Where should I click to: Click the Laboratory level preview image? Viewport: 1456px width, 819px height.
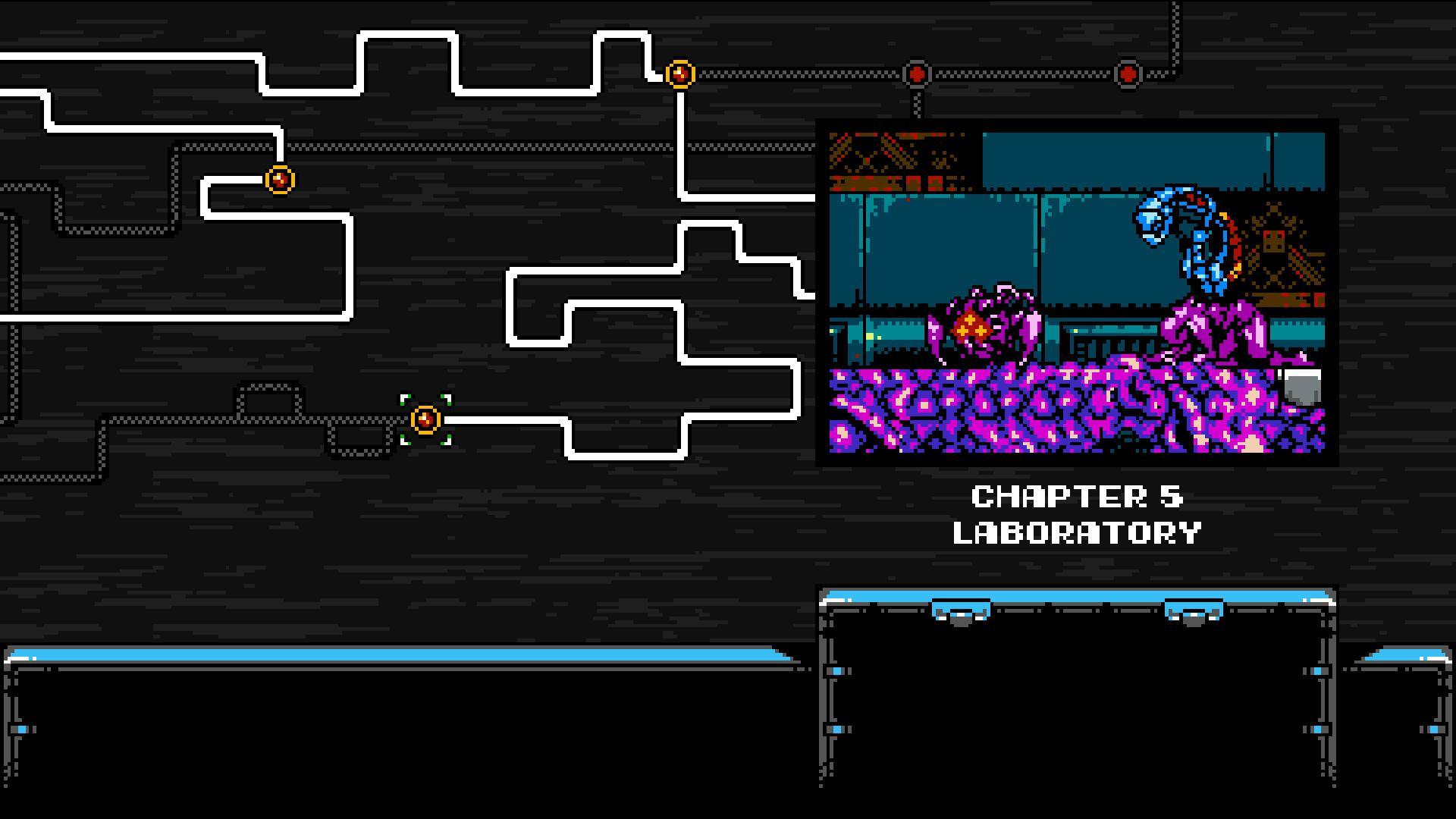coord(1077,292)
